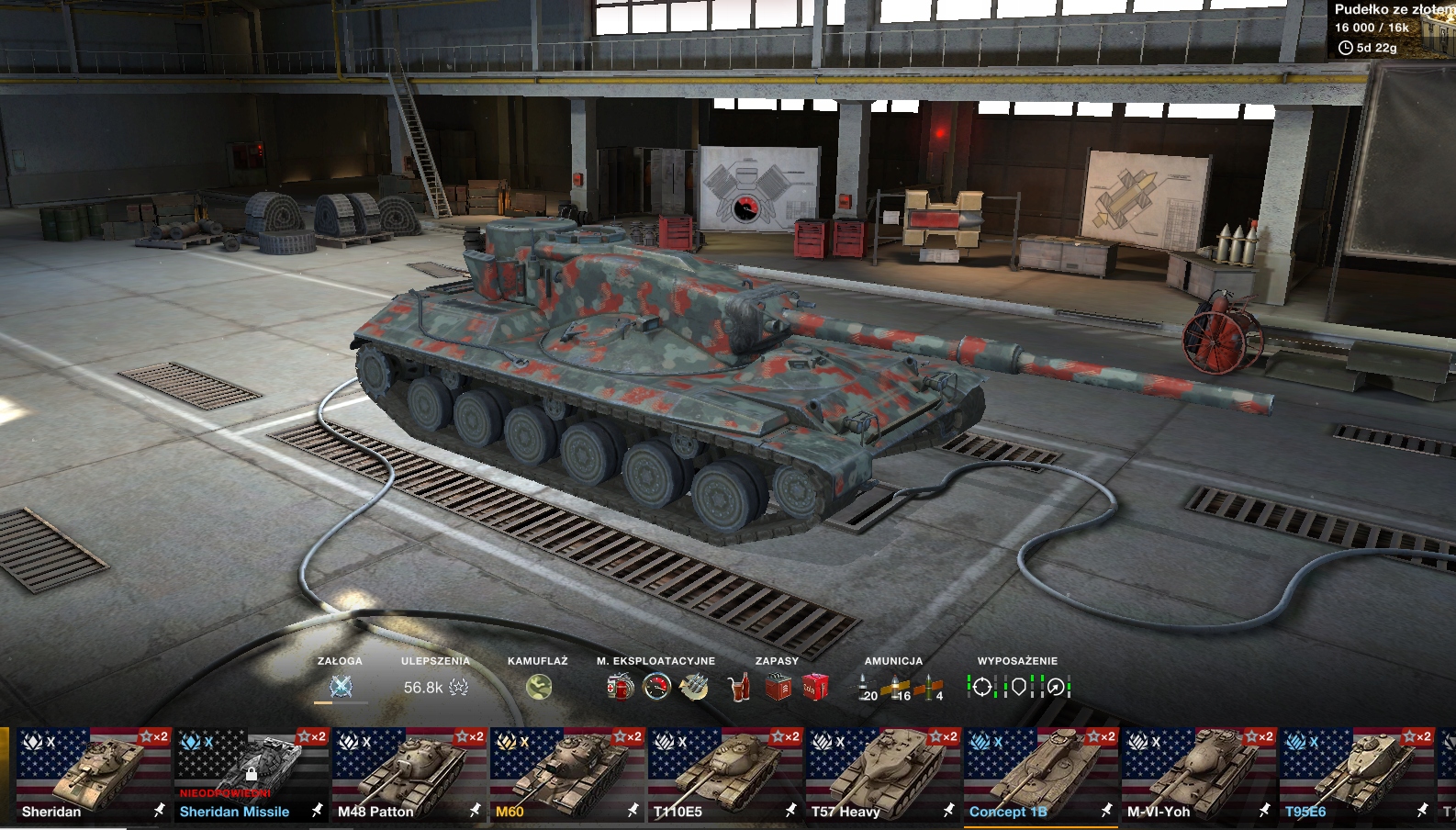Click the first aid kit consumable icon
1456x830 pixels.
coord(621,687)
